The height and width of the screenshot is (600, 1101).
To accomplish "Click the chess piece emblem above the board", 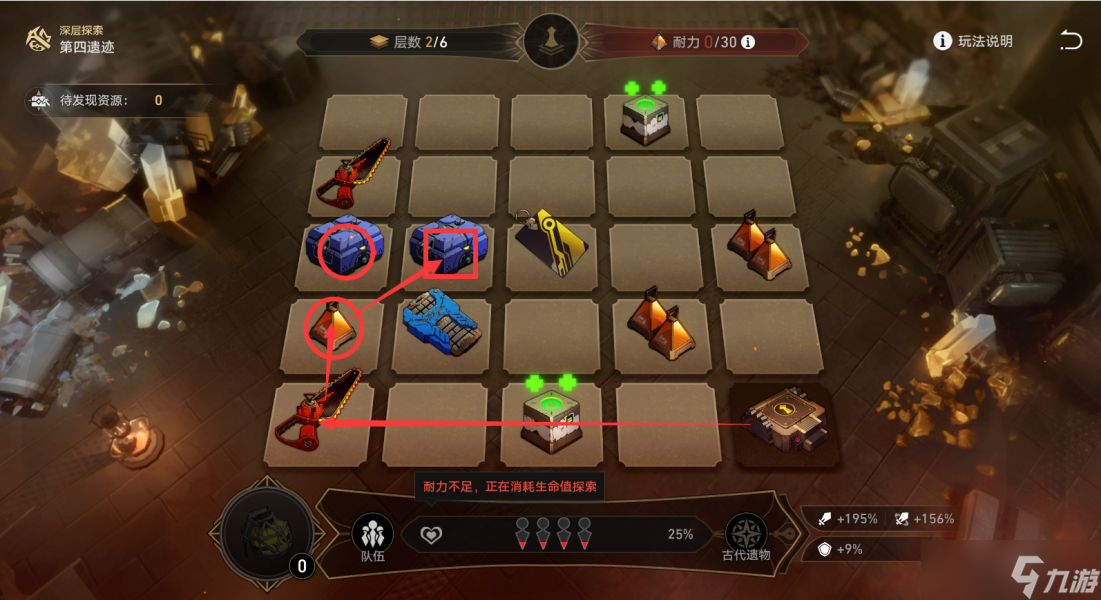I will (551, 42).
